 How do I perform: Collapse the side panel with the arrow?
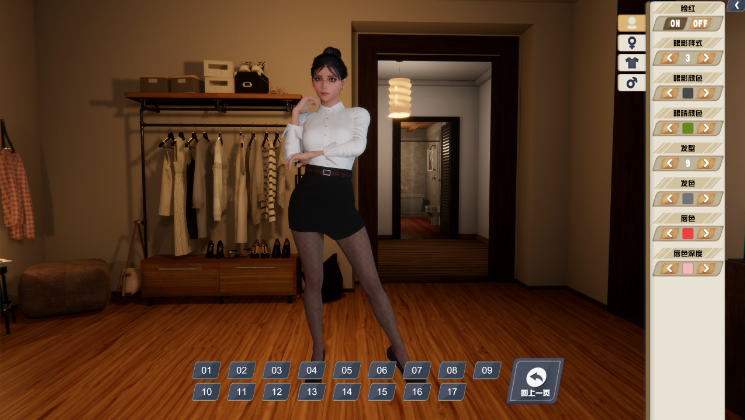click(x=737, y=6)
